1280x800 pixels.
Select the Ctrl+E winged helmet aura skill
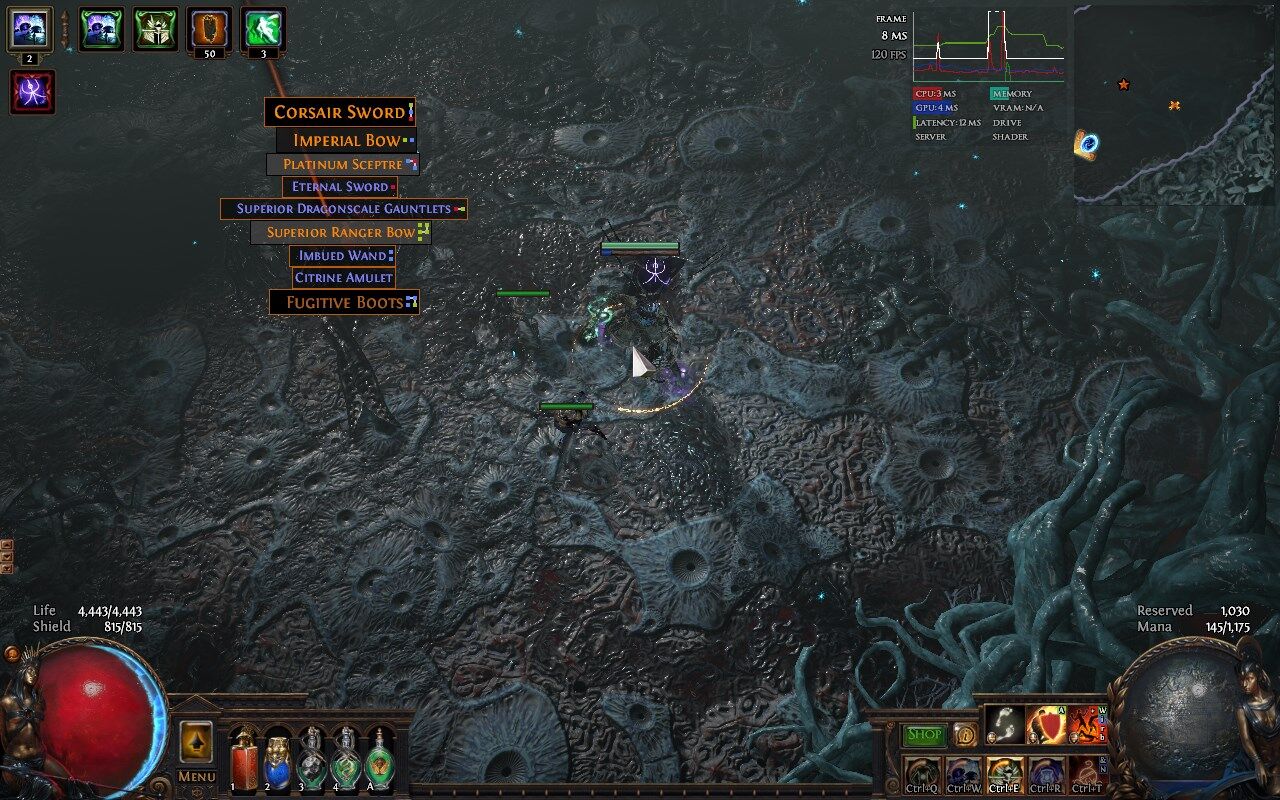point(1004,773)
